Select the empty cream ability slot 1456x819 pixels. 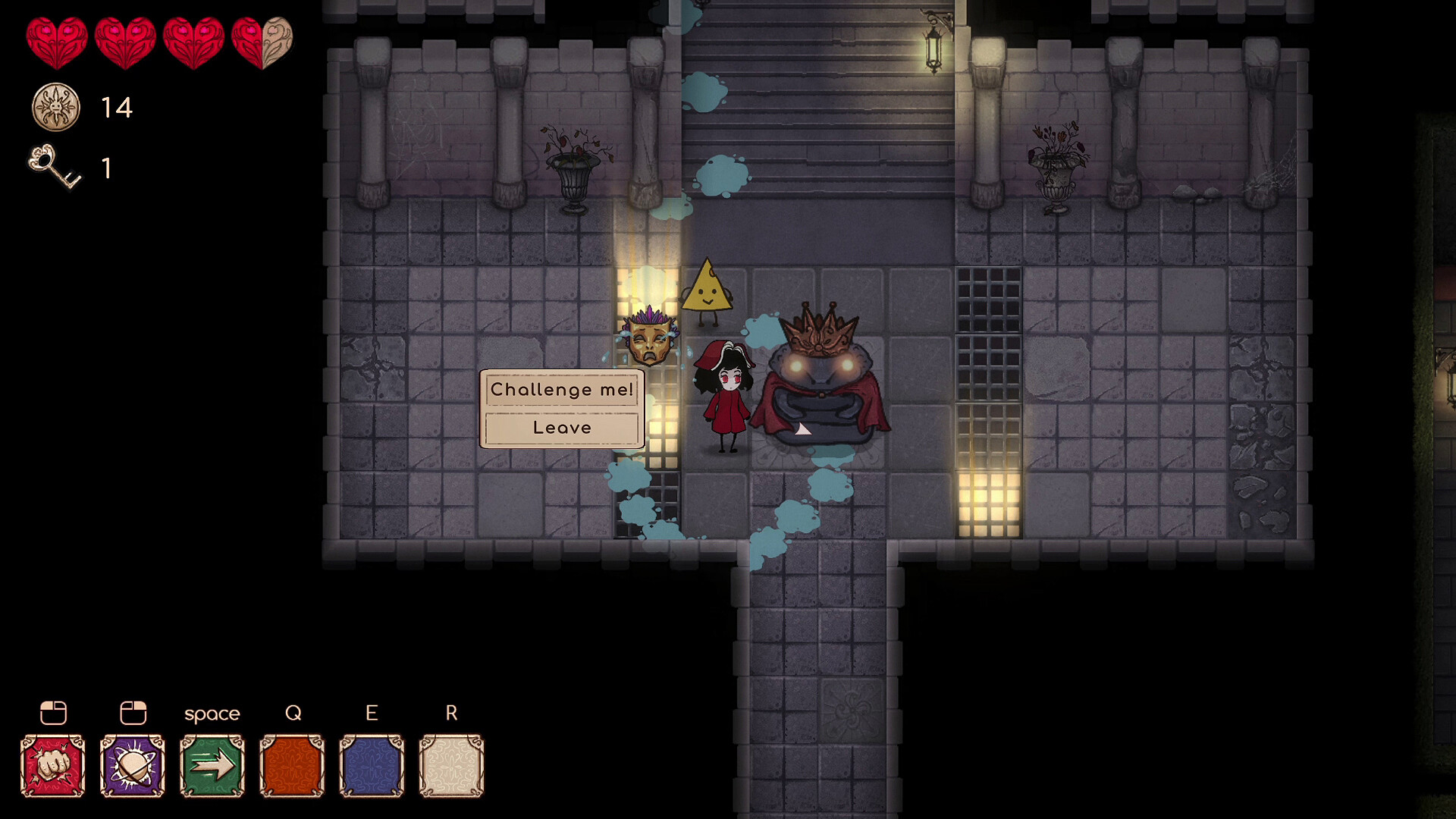(451, 765)
